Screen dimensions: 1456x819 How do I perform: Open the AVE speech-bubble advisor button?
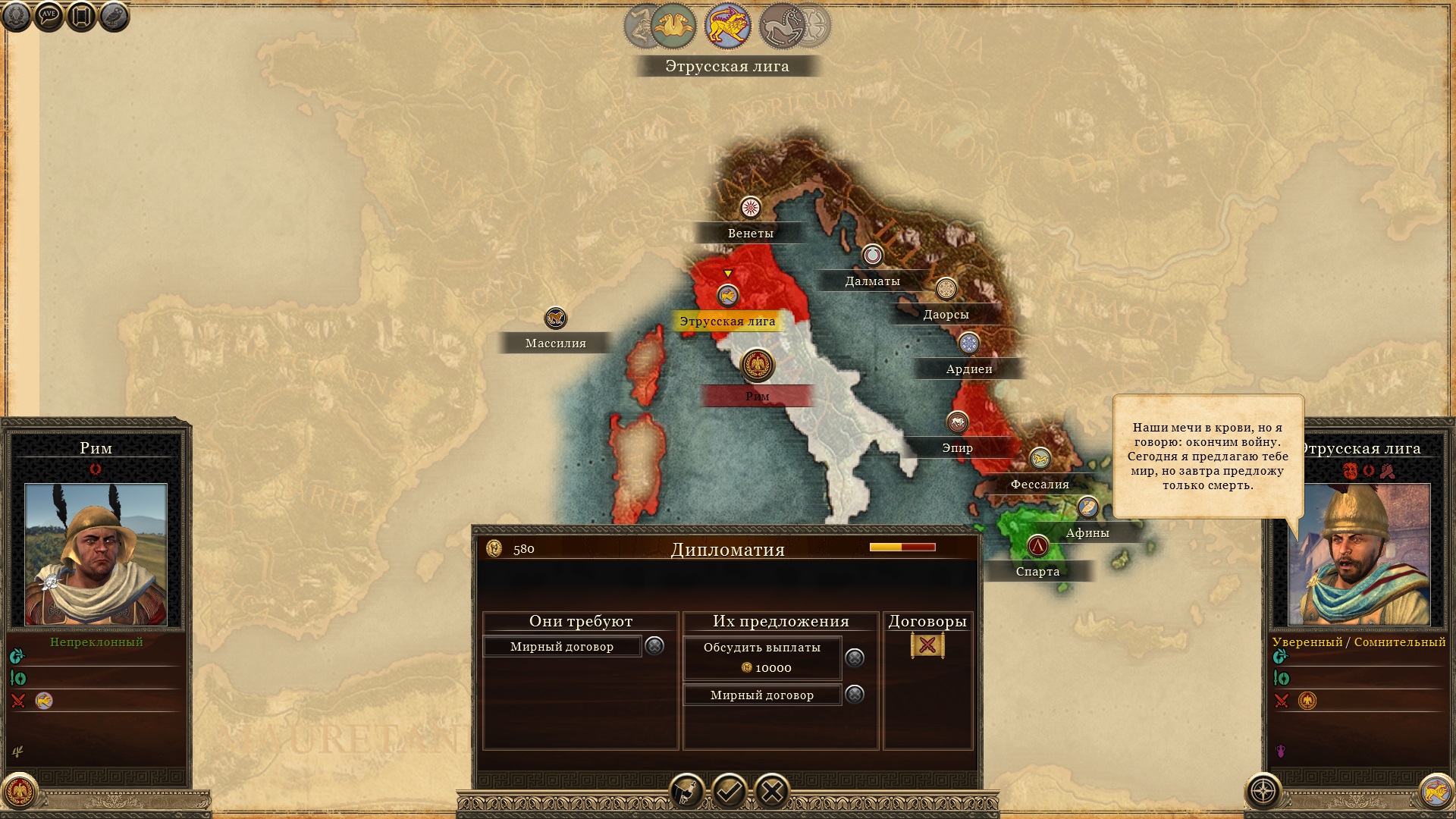click(49, 16)
